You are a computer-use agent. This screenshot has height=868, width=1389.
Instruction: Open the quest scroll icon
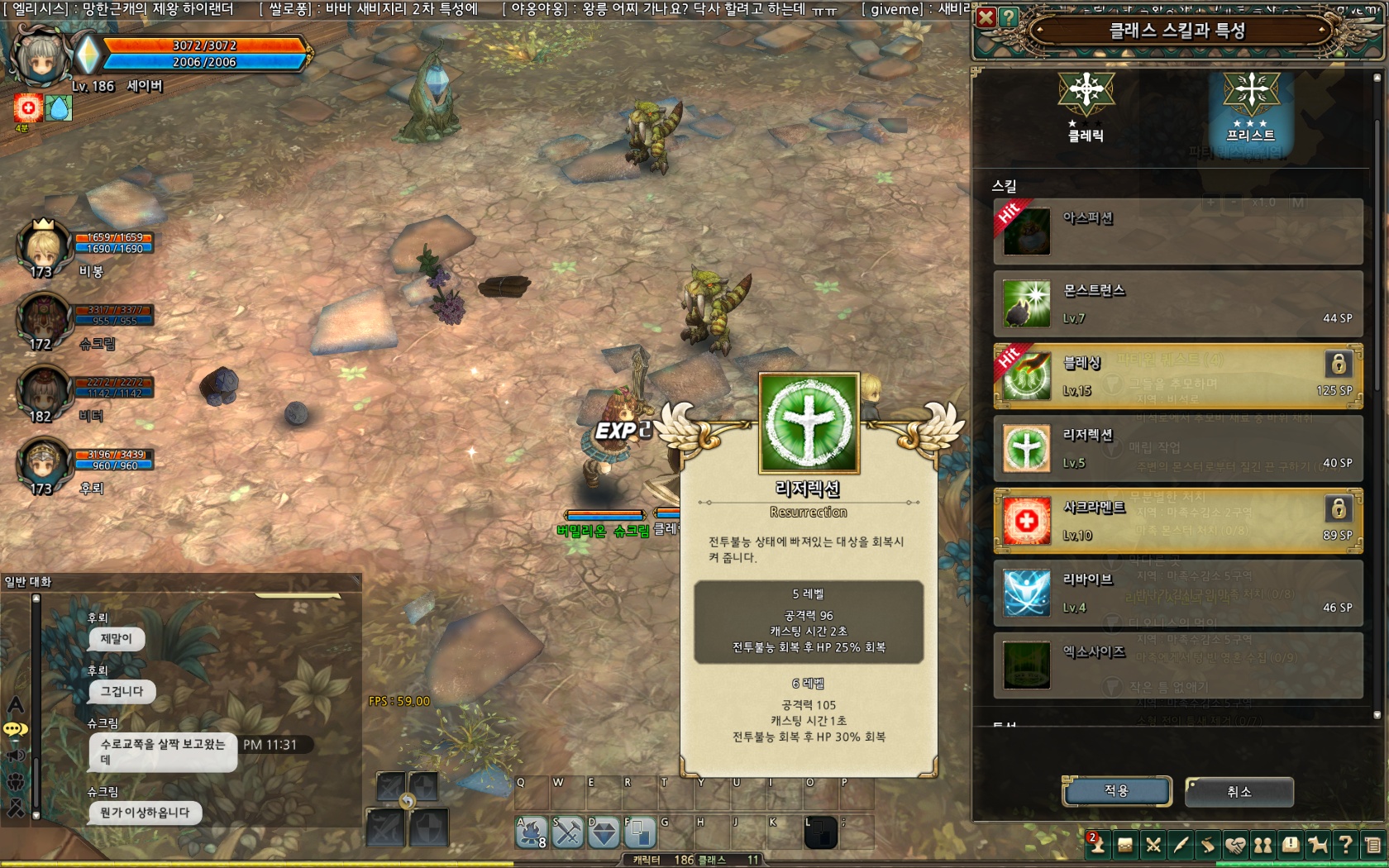click(x=1209, y=845)
